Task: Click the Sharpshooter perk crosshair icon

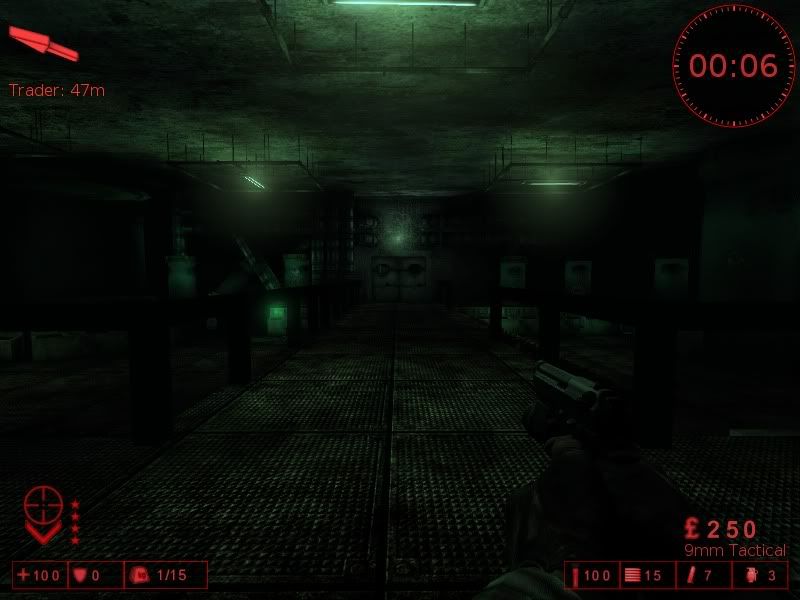Action: [42, 507]
